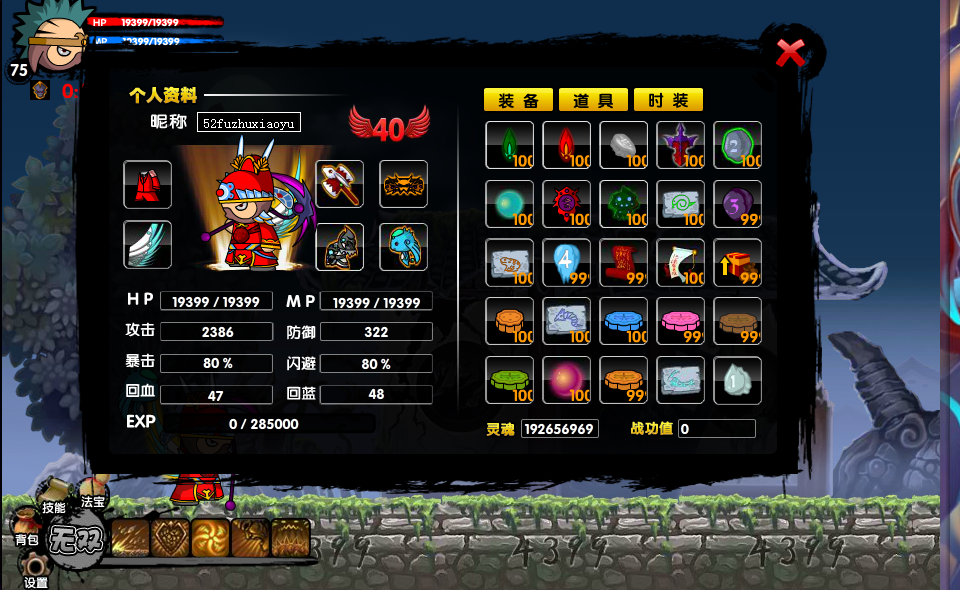Select the red flame item slot

pos(566,145)
